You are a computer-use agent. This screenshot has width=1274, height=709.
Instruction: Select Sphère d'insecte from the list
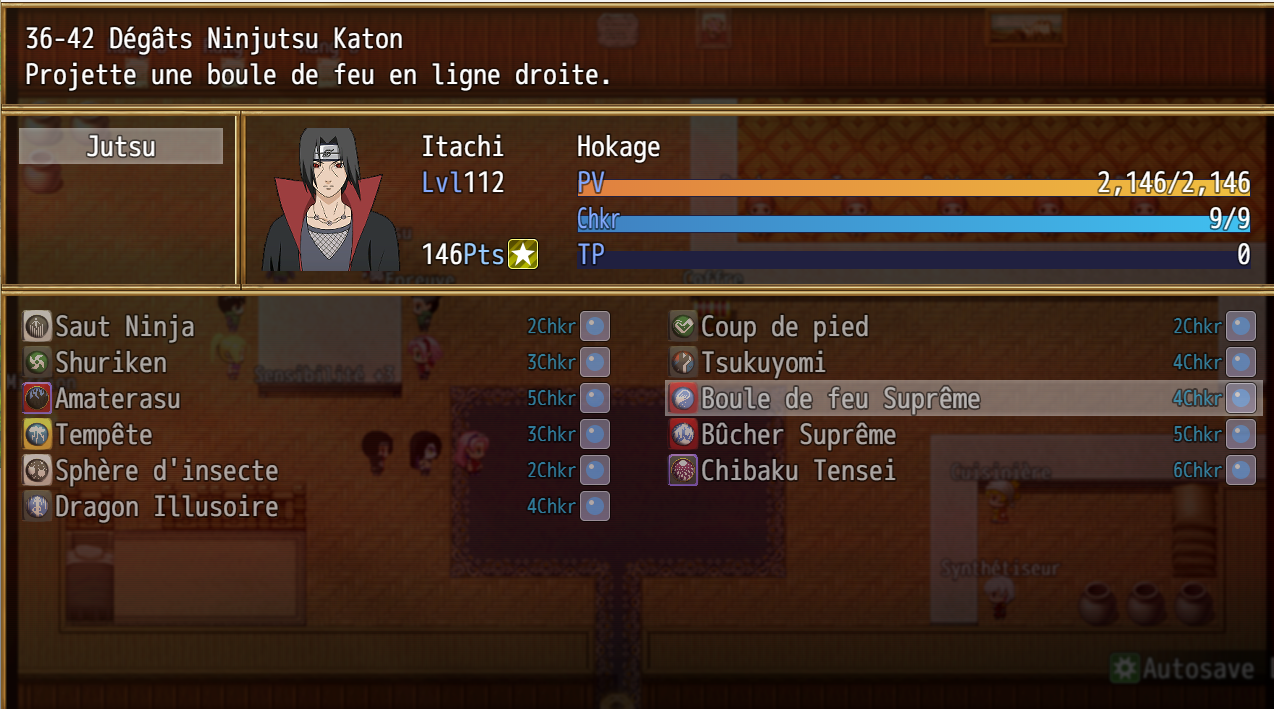166,471
